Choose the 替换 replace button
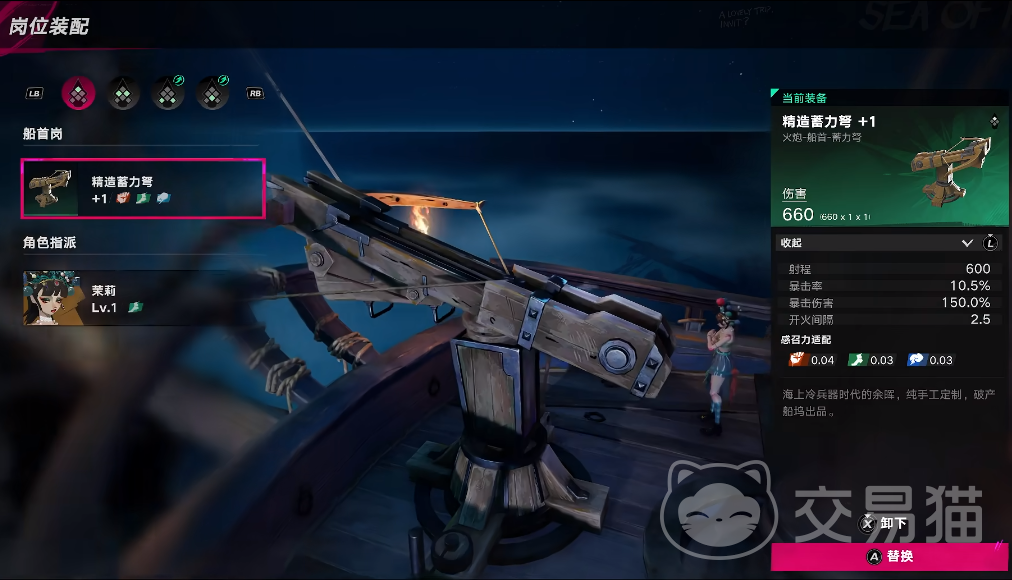Image resolution: width=1012 pixels, height=580 pixels. tap(890, 556)
